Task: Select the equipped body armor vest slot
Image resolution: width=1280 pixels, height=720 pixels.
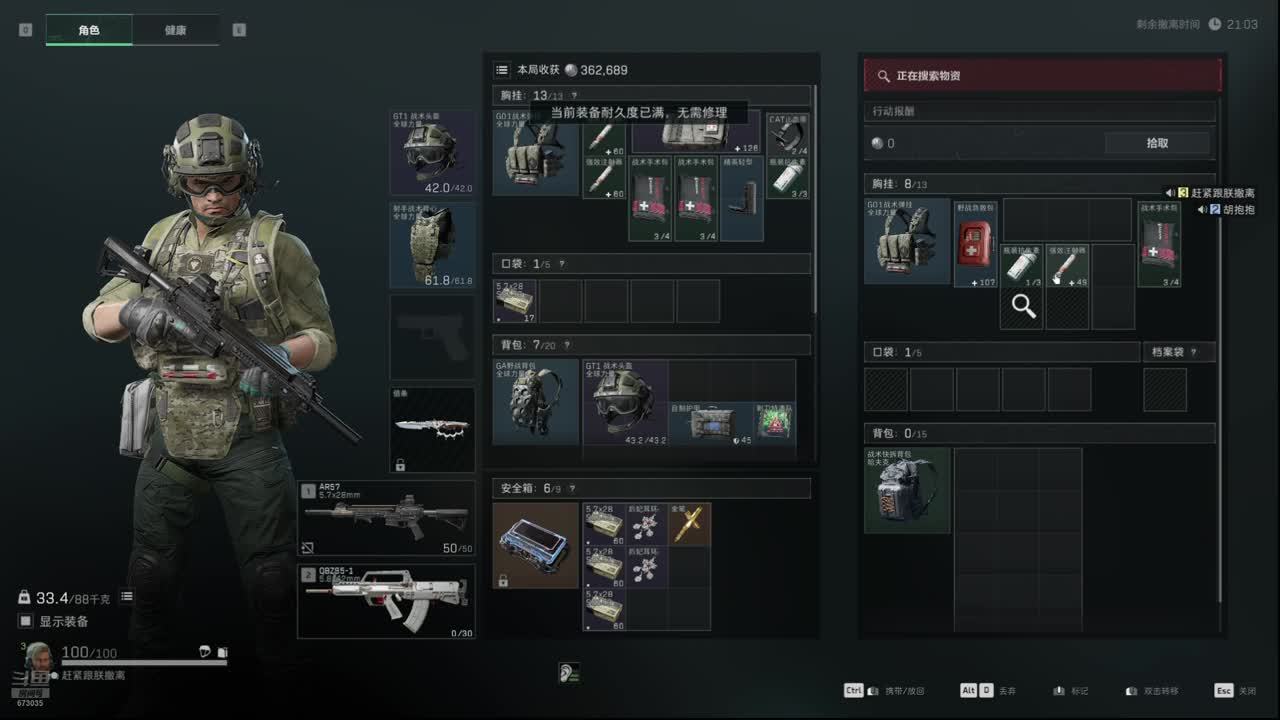Action: click(x=432, y=245)
